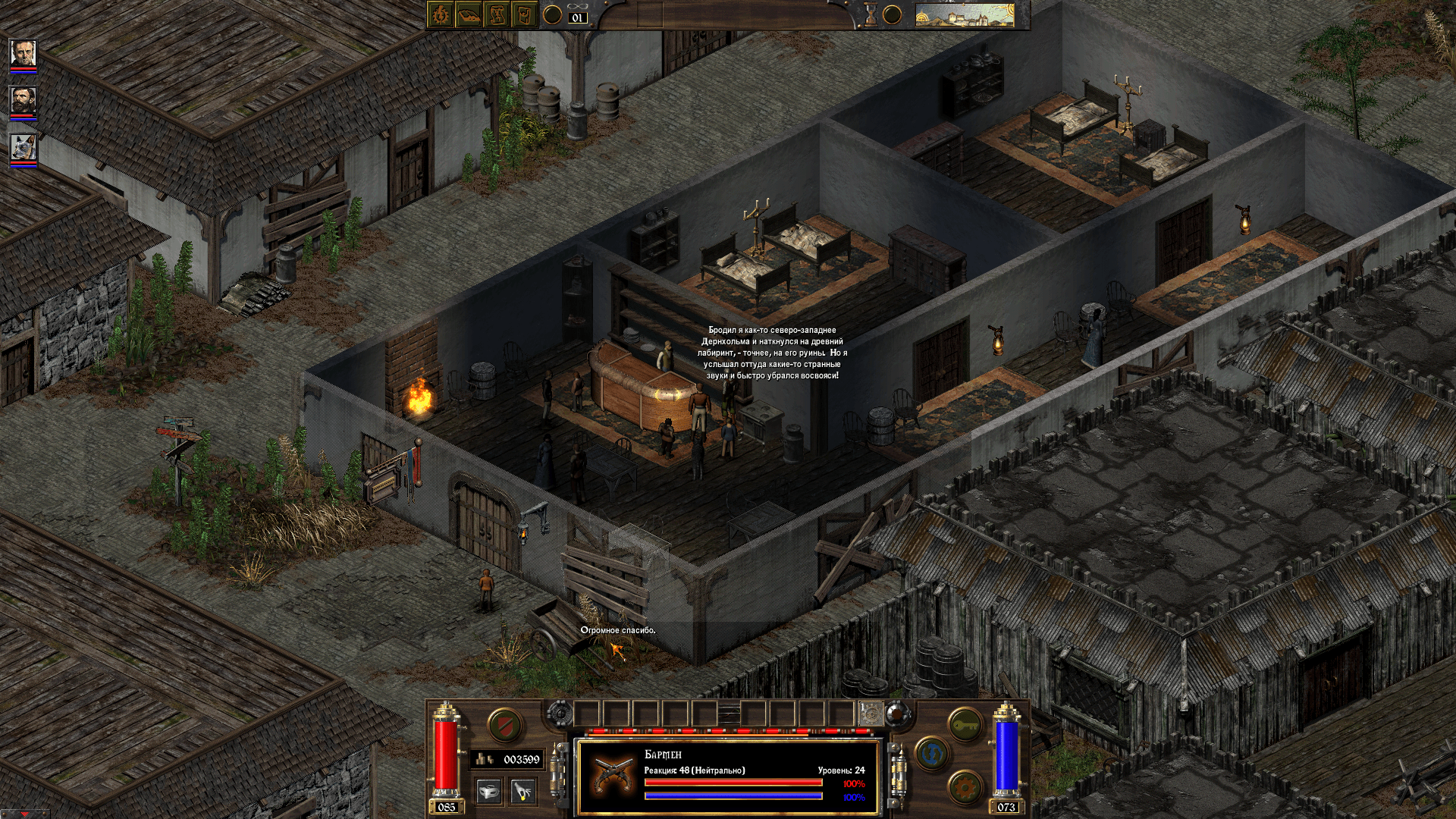Viewport: 1456px width, 819px height.
Task: Toggle combat mode with the shield icon
Action: (x=504, y=726)
